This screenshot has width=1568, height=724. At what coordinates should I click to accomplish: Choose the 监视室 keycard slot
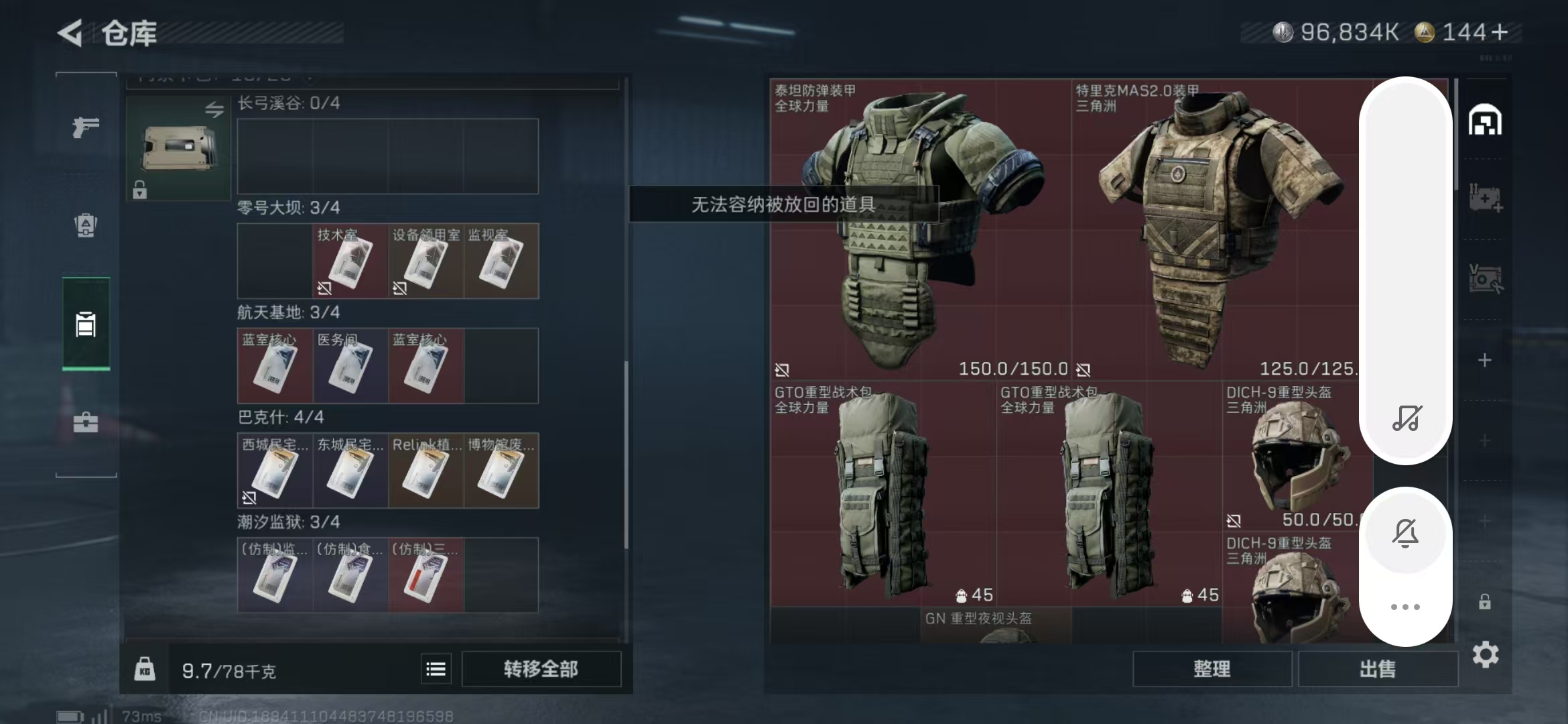coord(501,261)
